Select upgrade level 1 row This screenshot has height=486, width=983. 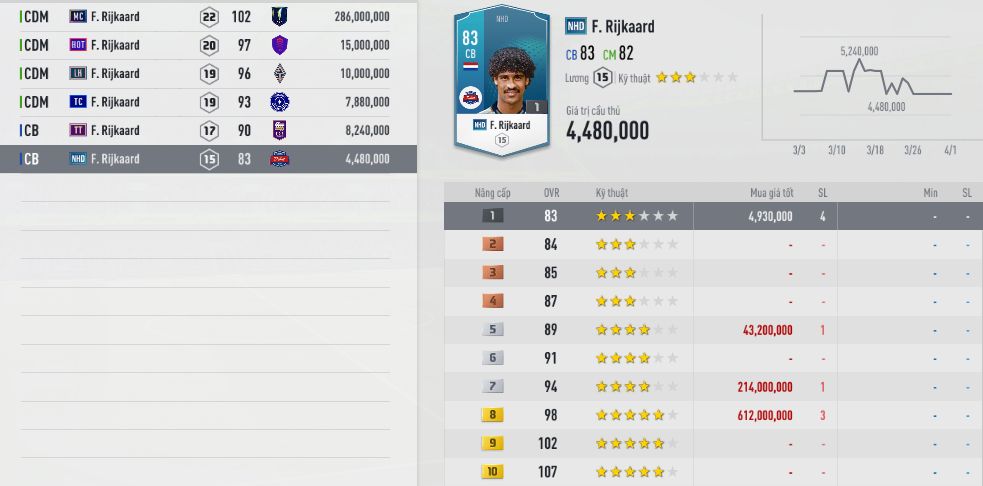point(712,215)
